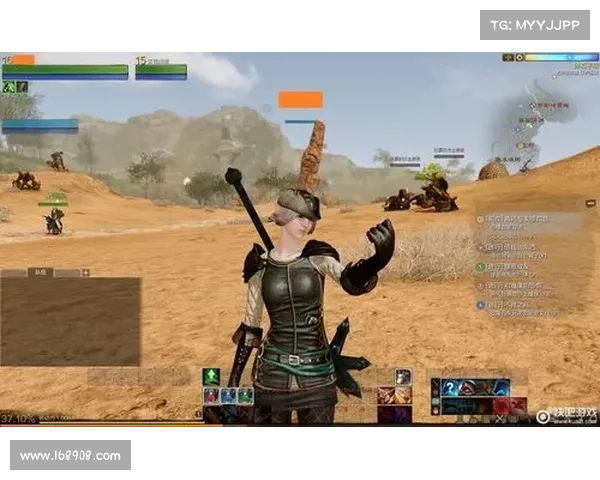The height and width of the screenshot is (480, 600).
Task: Add a new chat tab with plus
Action: [86, 272]
